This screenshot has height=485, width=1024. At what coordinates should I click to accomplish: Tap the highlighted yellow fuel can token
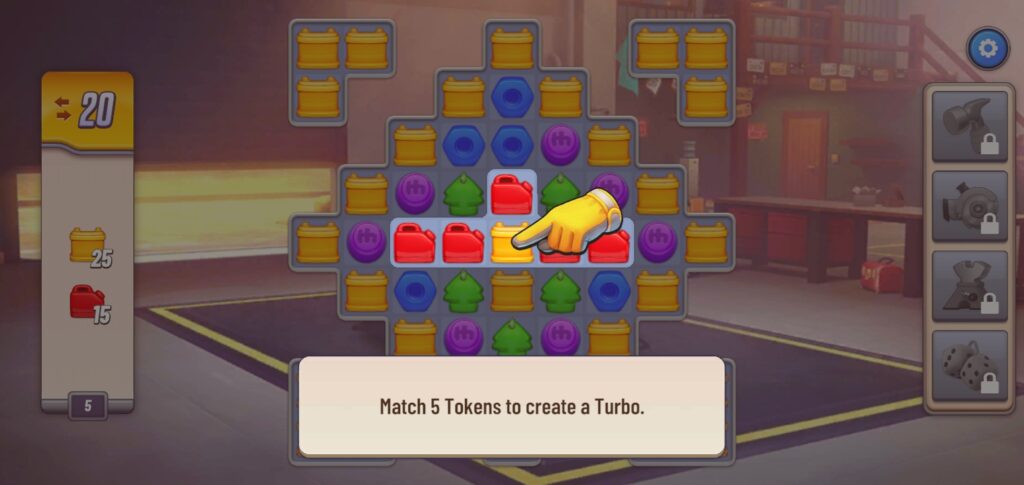(x=511, y=243)
